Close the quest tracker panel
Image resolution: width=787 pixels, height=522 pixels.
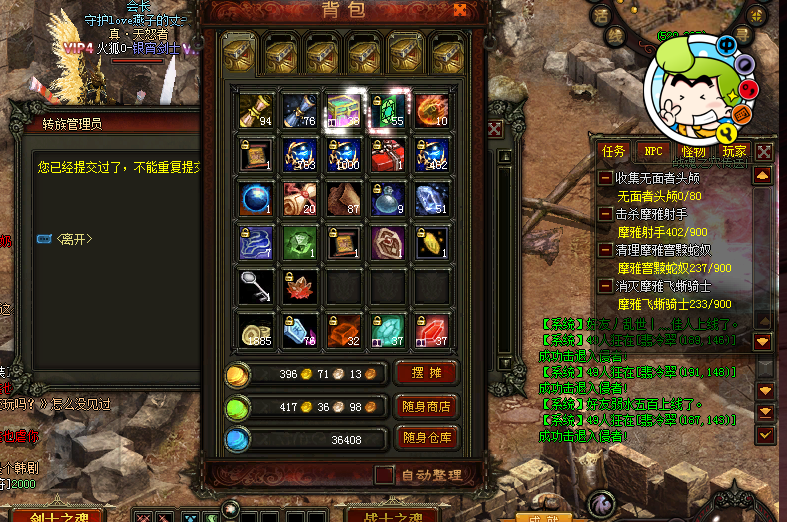763,151
